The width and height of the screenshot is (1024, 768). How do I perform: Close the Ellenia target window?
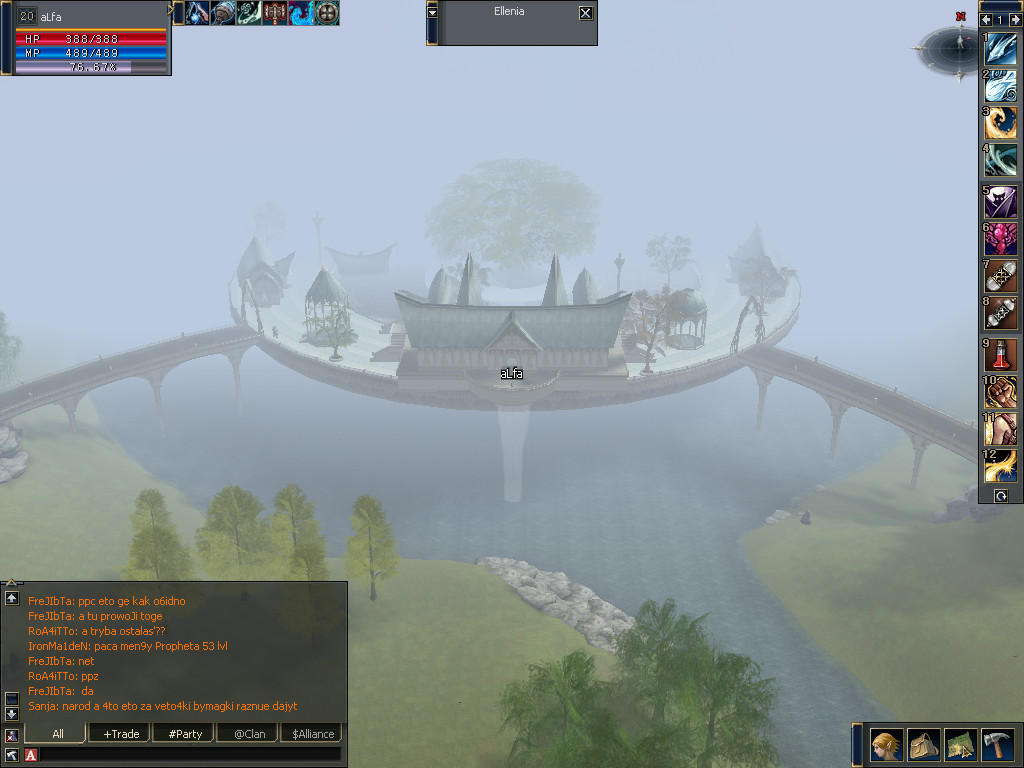585,13
